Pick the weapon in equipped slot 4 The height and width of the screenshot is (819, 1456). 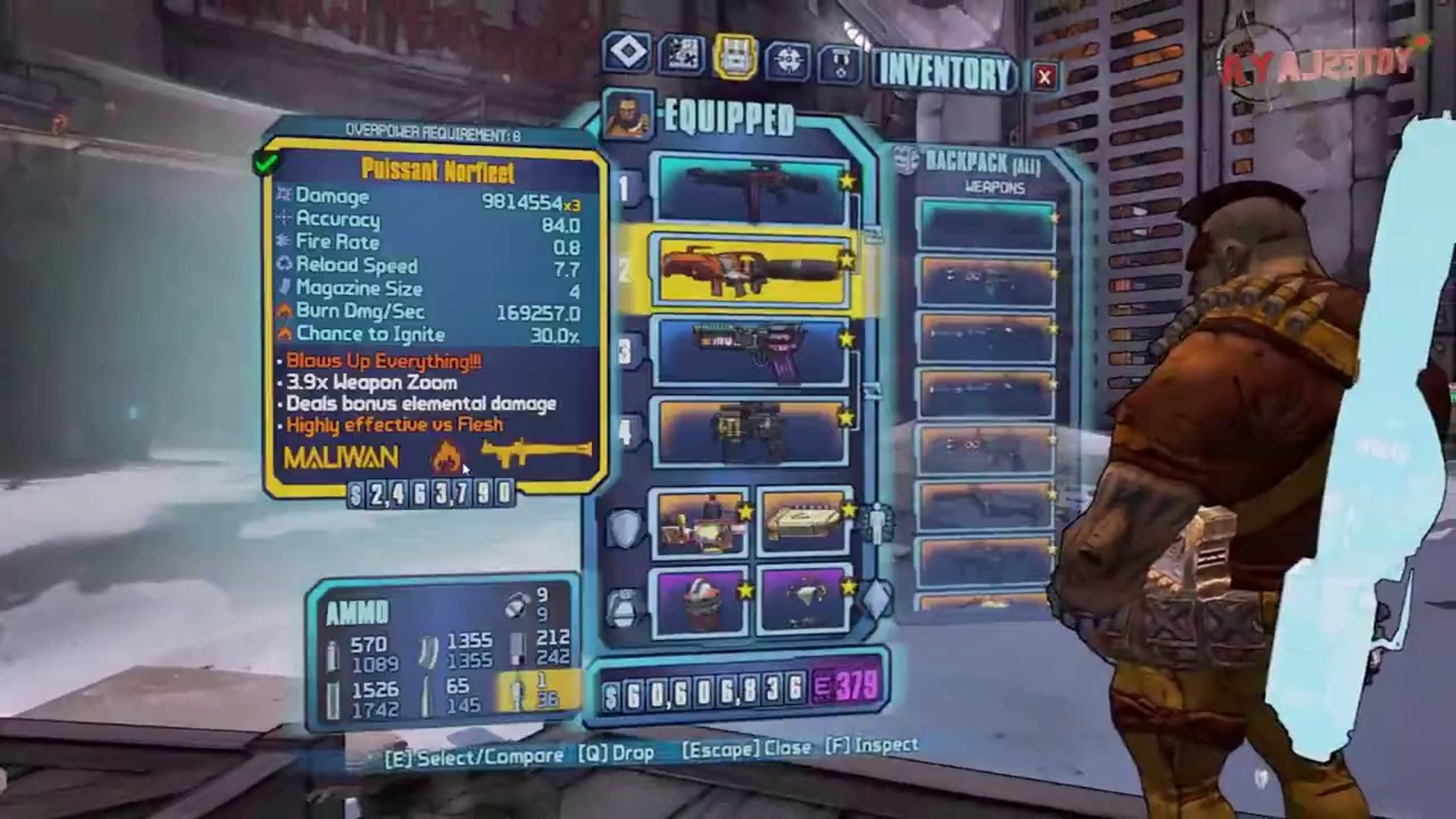753,431
